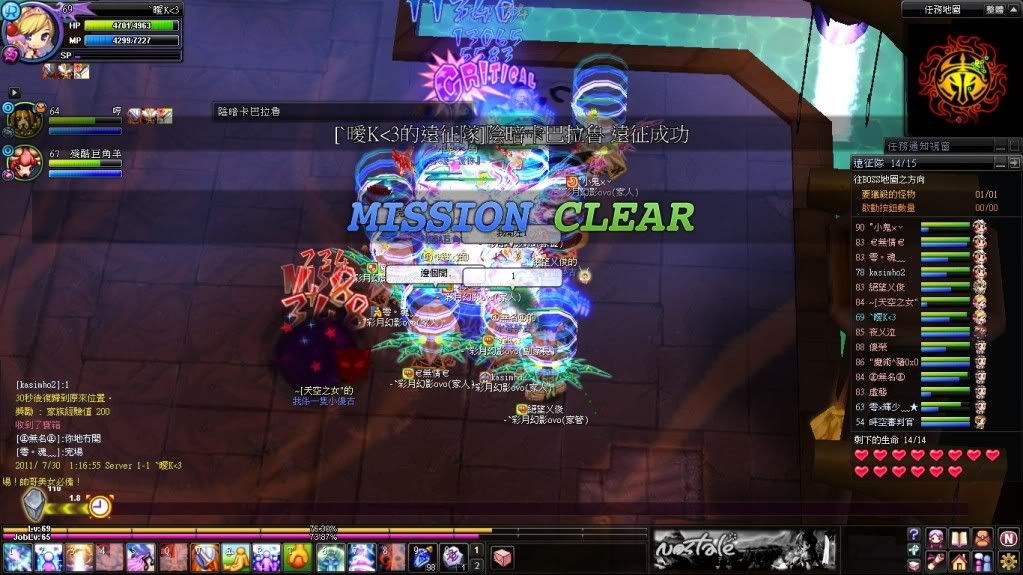Open the two-people friends icon
1023x575 pixels.
pyautogui.click(x=983, y=559)
